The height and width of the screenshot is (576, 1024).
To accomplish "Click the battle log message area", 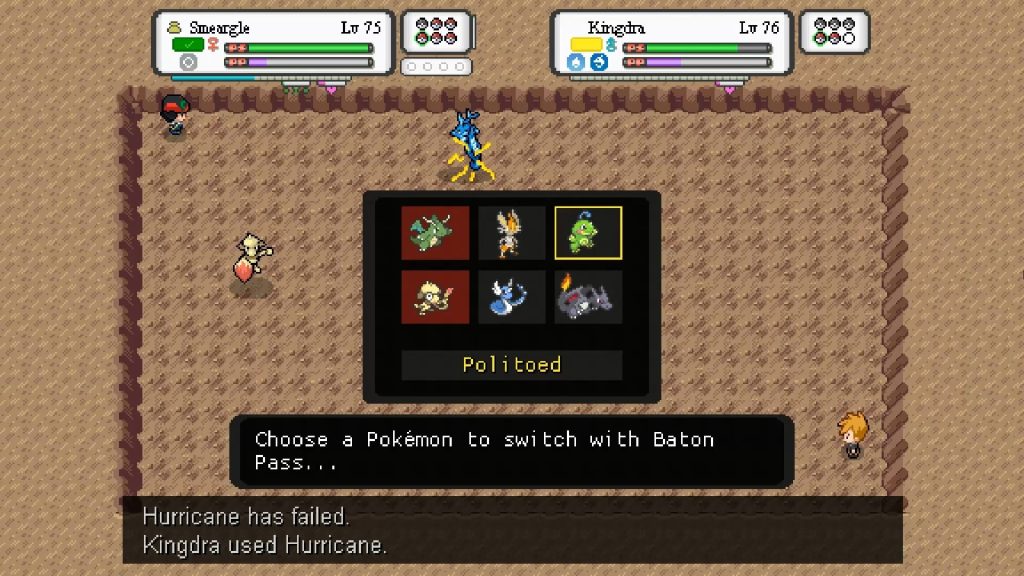I will (512, 530).
